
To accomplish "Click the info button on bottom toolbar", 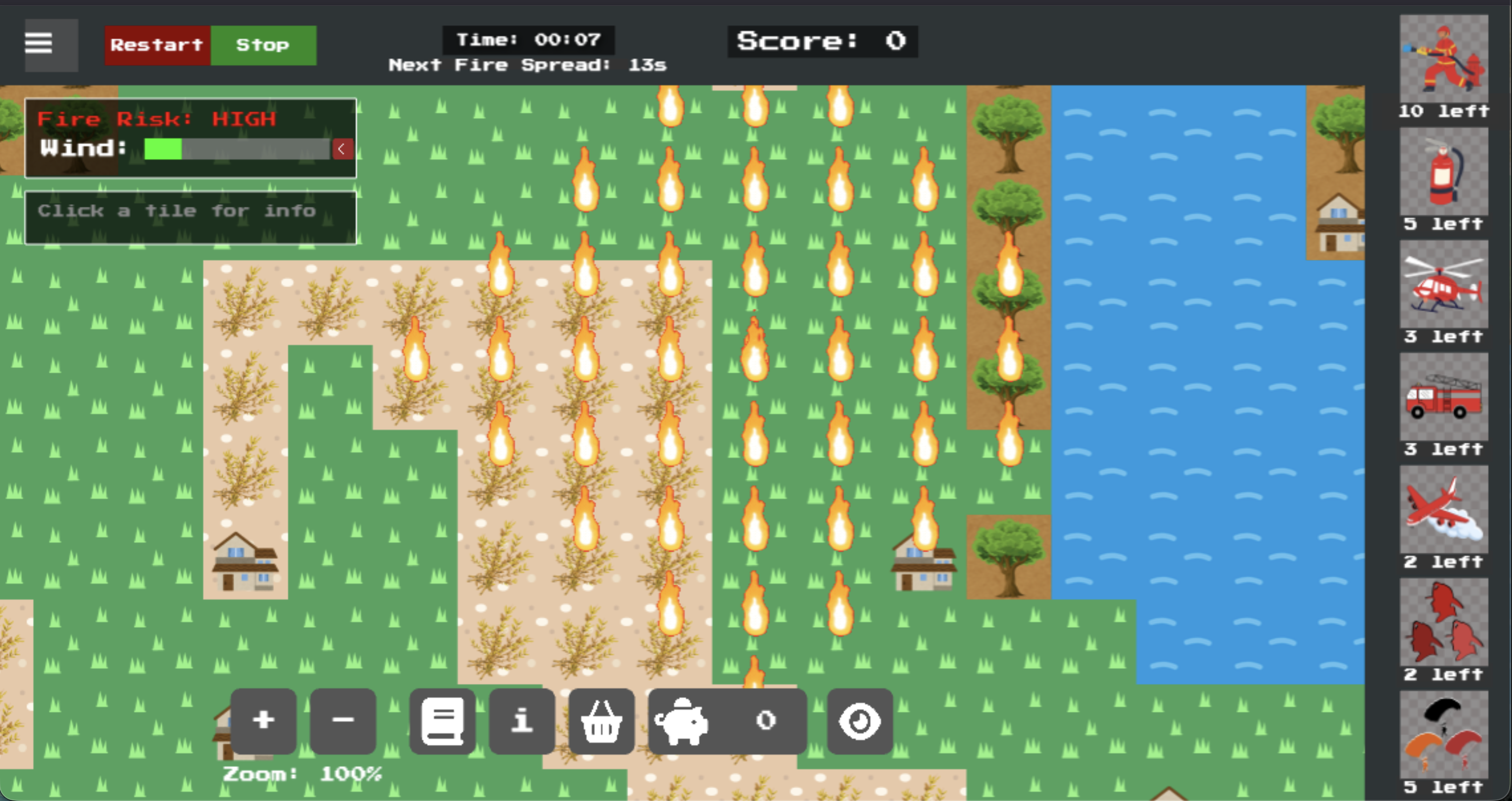I will (521, 721).
